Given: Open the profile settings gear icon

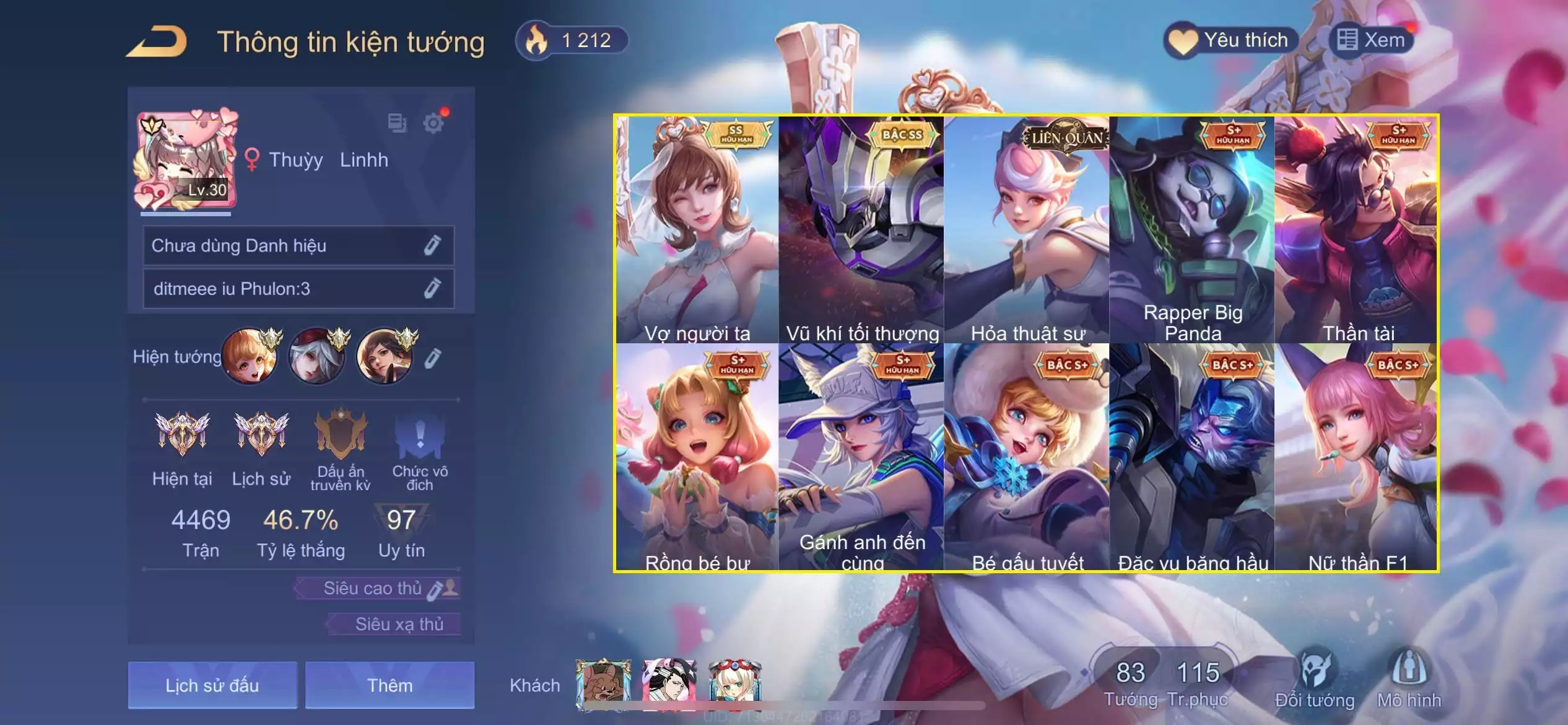Looking at the screenshot, I should click(x=433, y=123).
